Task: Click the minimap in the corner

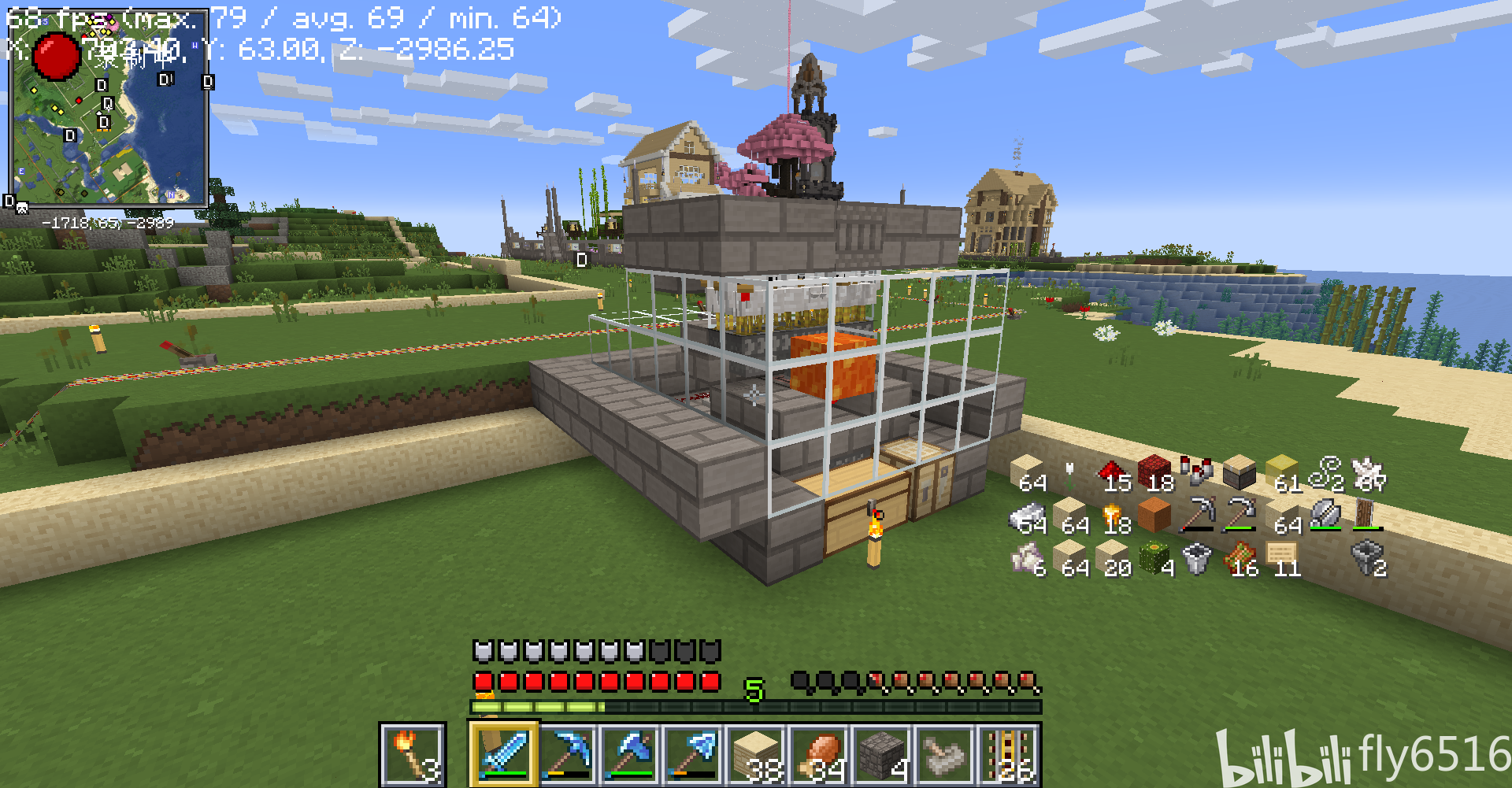Action: point(109,109)
